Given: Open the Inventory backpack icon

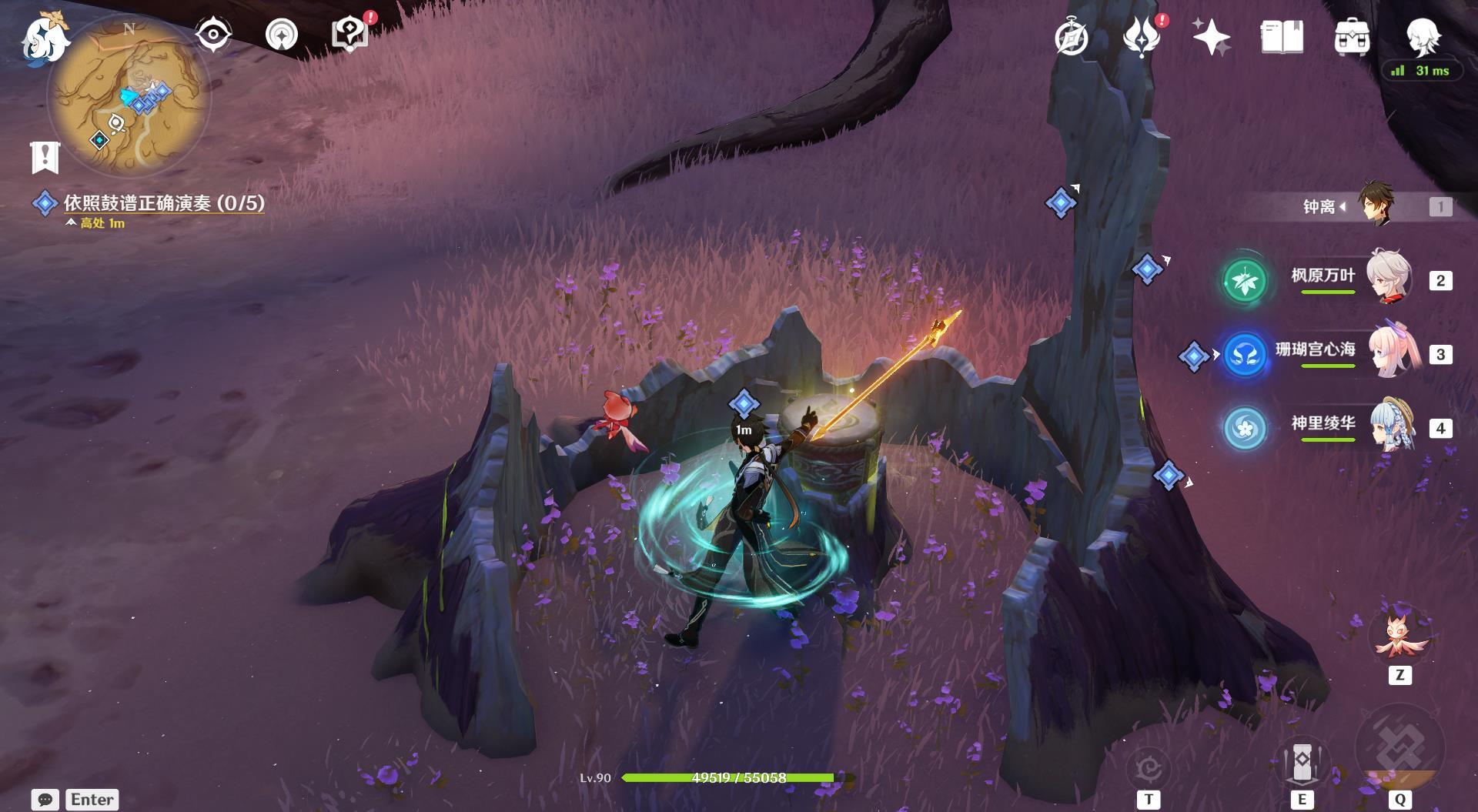Looking at the screenshot, I should coord(1352,37).
